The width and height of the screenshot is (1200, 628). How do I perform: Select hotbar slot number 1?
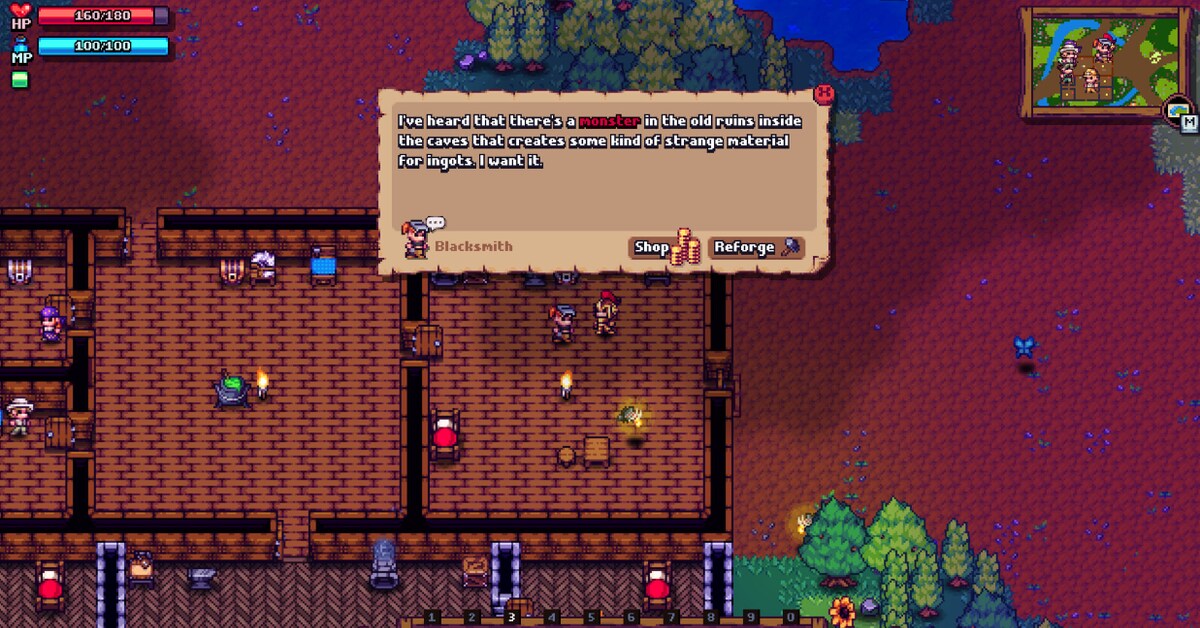coord(432,618)
